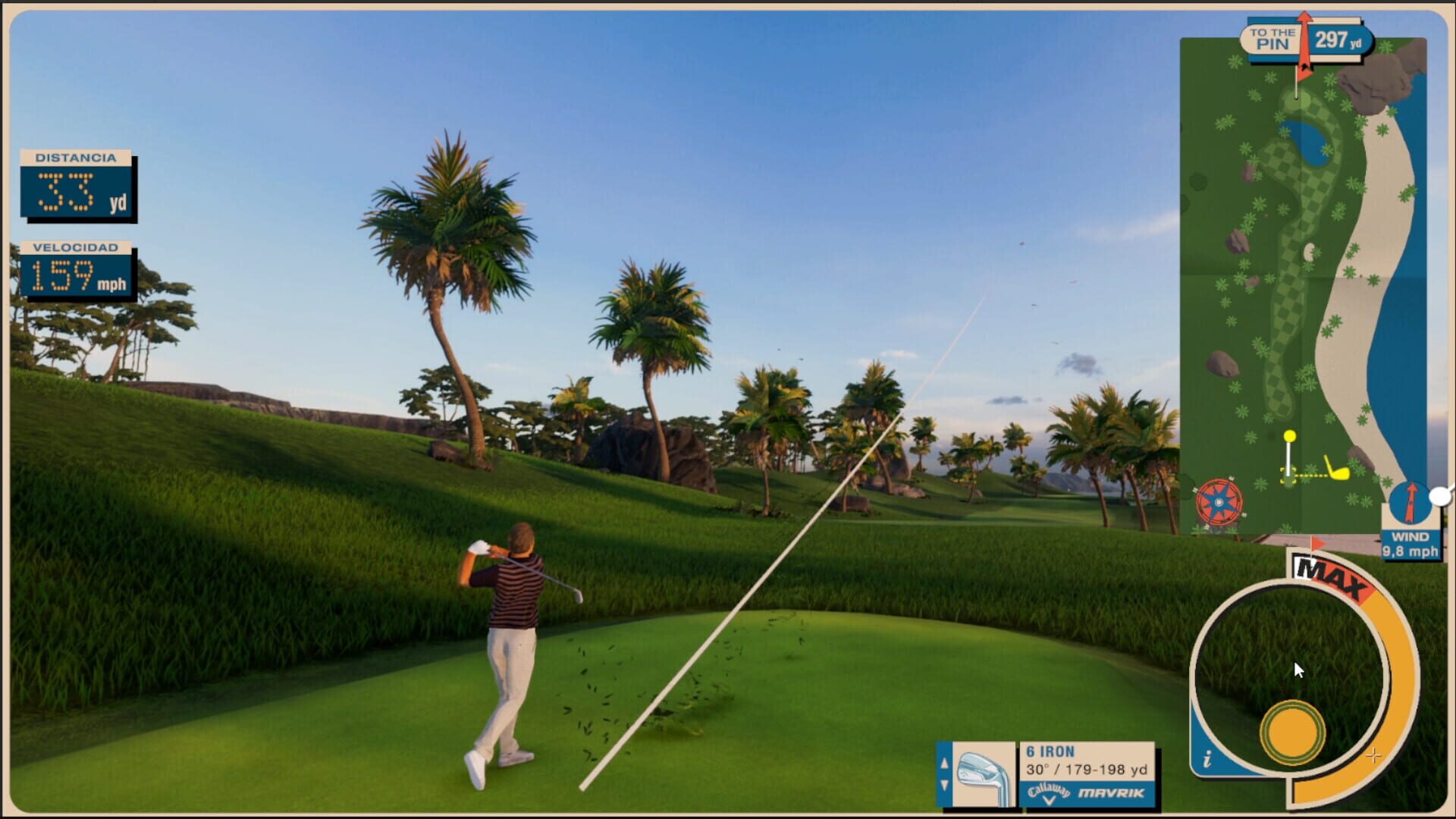Click the 30° / 179-198 yd club info label

[1084, 769]
